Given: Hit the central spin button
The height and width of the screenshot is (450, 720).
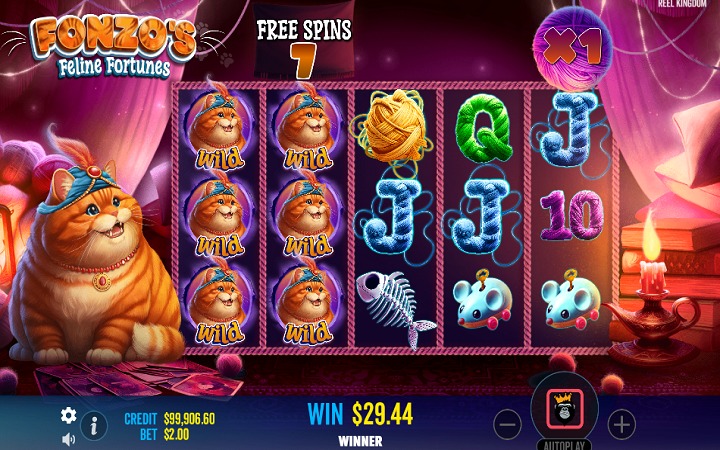Looking at the screenshot, I should click(564, 410).
